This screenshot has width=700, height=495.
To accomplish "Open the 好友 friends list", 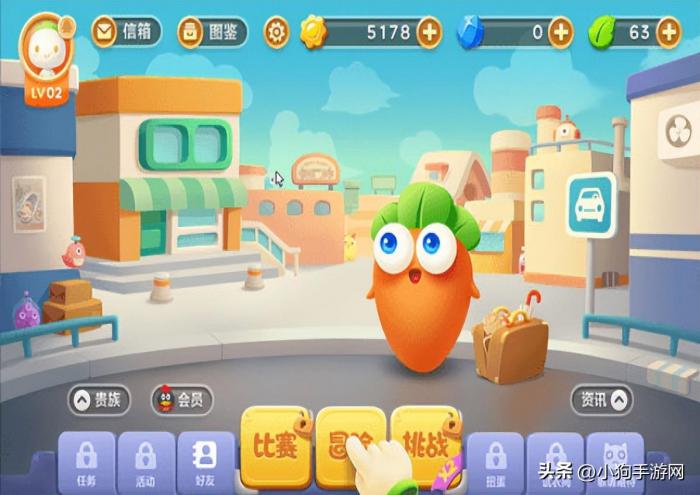I will click(205, 460).
